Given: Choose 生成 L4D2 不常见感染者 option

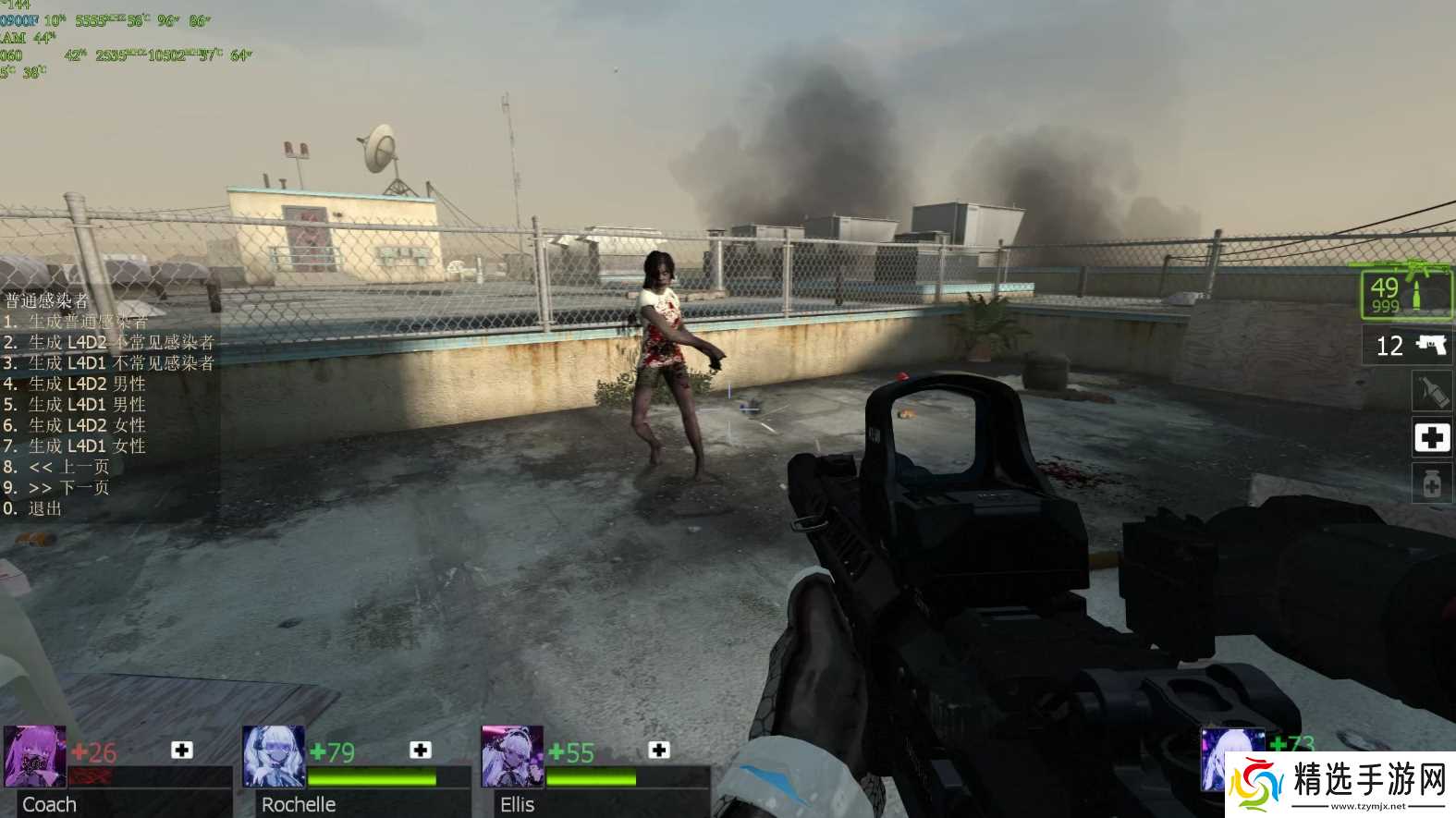Looking at the screenshot, I should [120, 342].
